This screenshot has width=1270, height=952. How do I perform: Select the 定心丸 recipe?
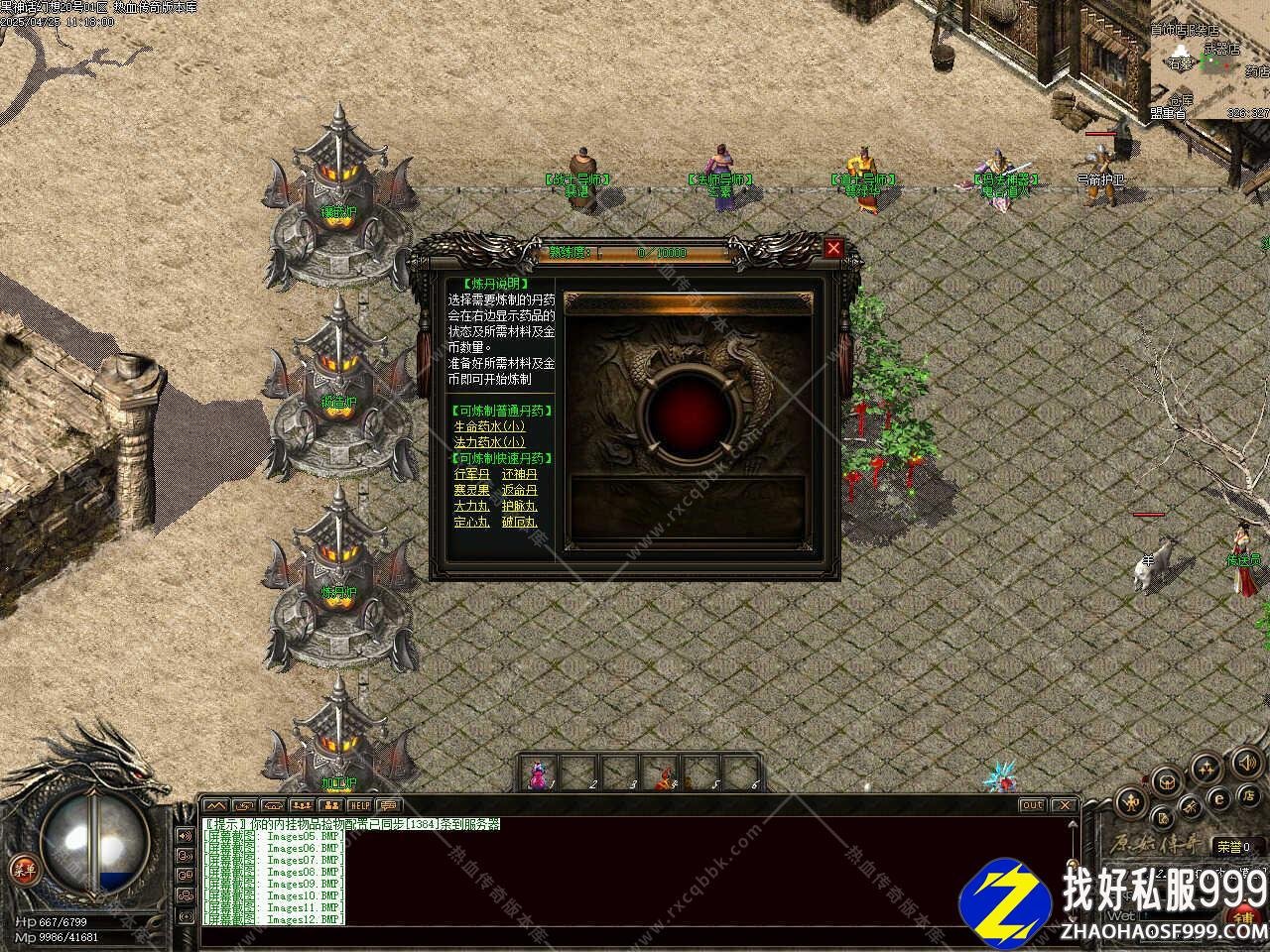point(471,522)
